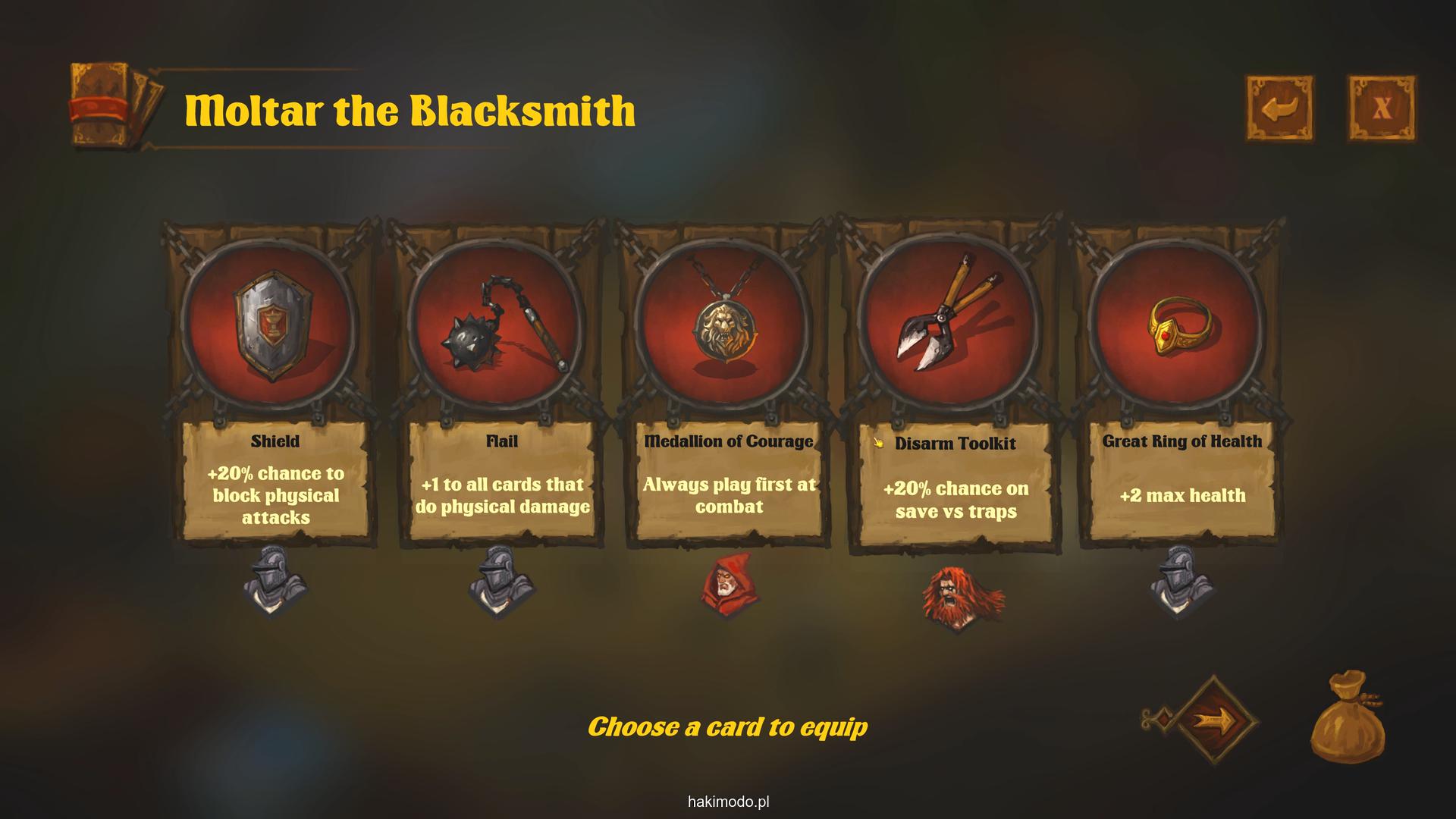Select the red-bearded barbarian portrait
1456x819 pixels.
[957, 598]
